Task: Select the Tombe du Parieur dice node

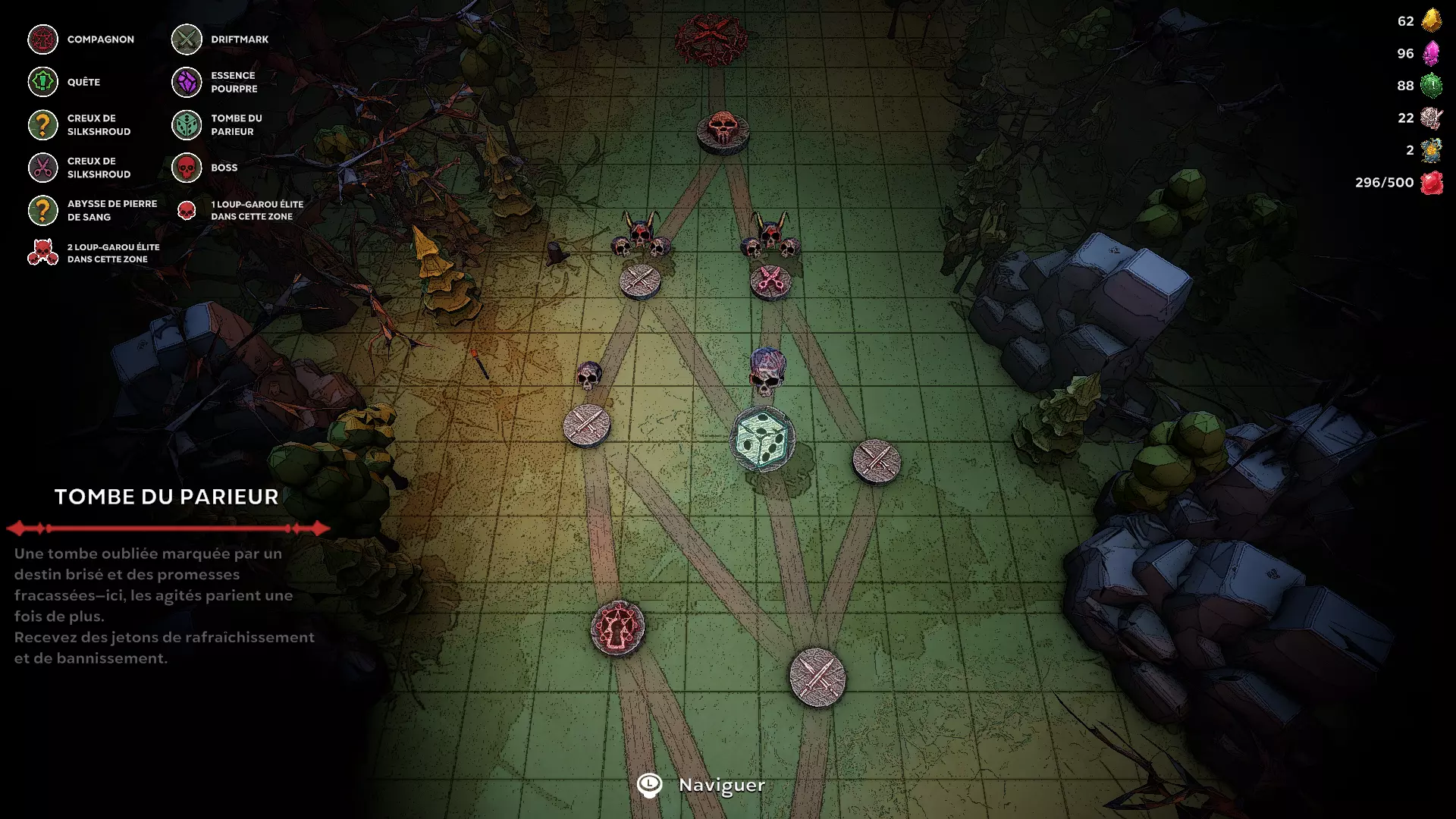Action: click(762, 439)
